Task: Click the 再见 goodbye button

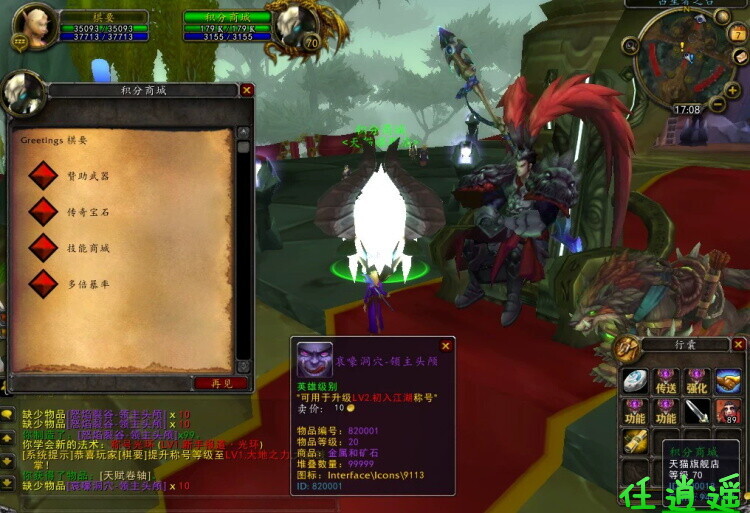Action: (x=221, y=383)
